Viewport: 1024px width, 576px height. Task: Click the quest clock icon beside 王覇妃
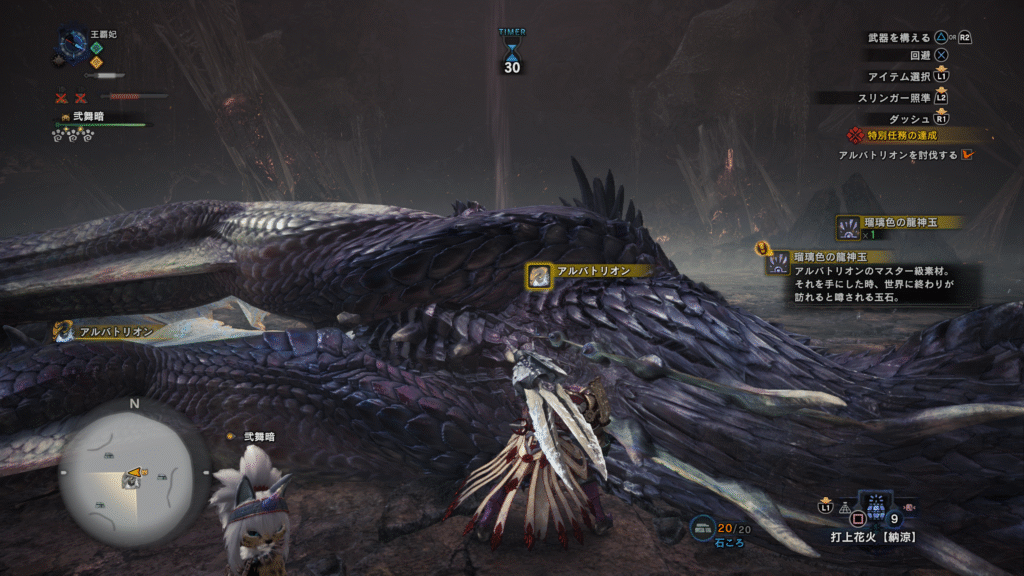tap(73, 43)
